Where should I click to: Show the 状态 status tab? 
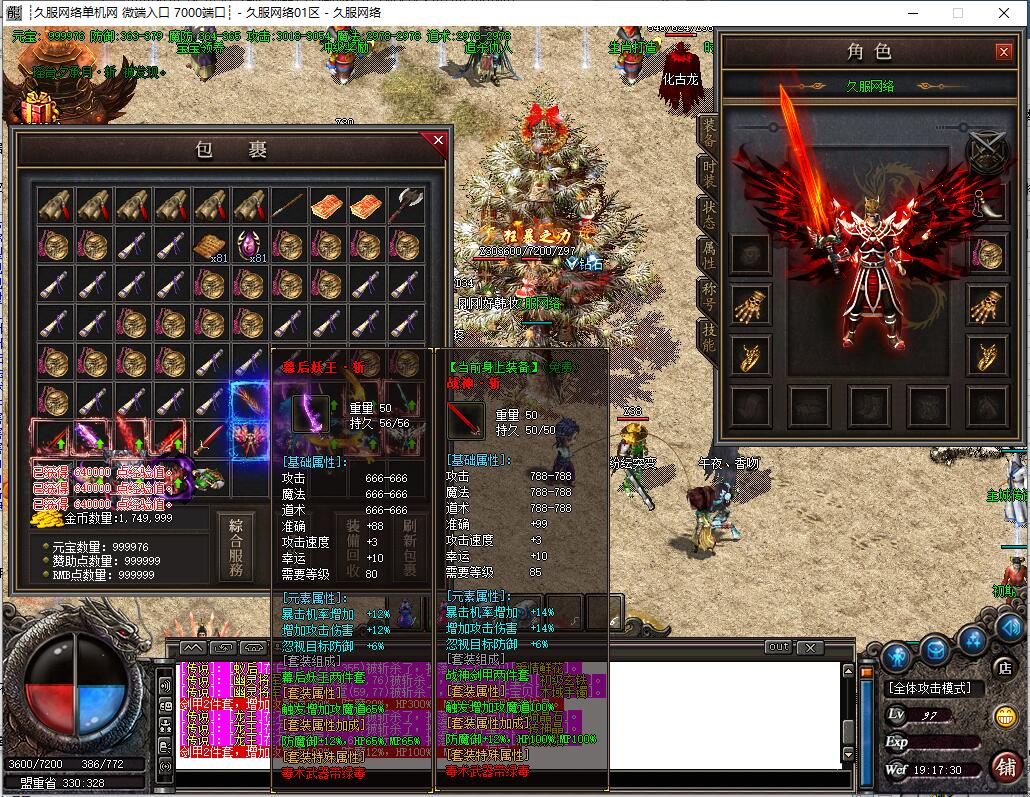[708, 214]
